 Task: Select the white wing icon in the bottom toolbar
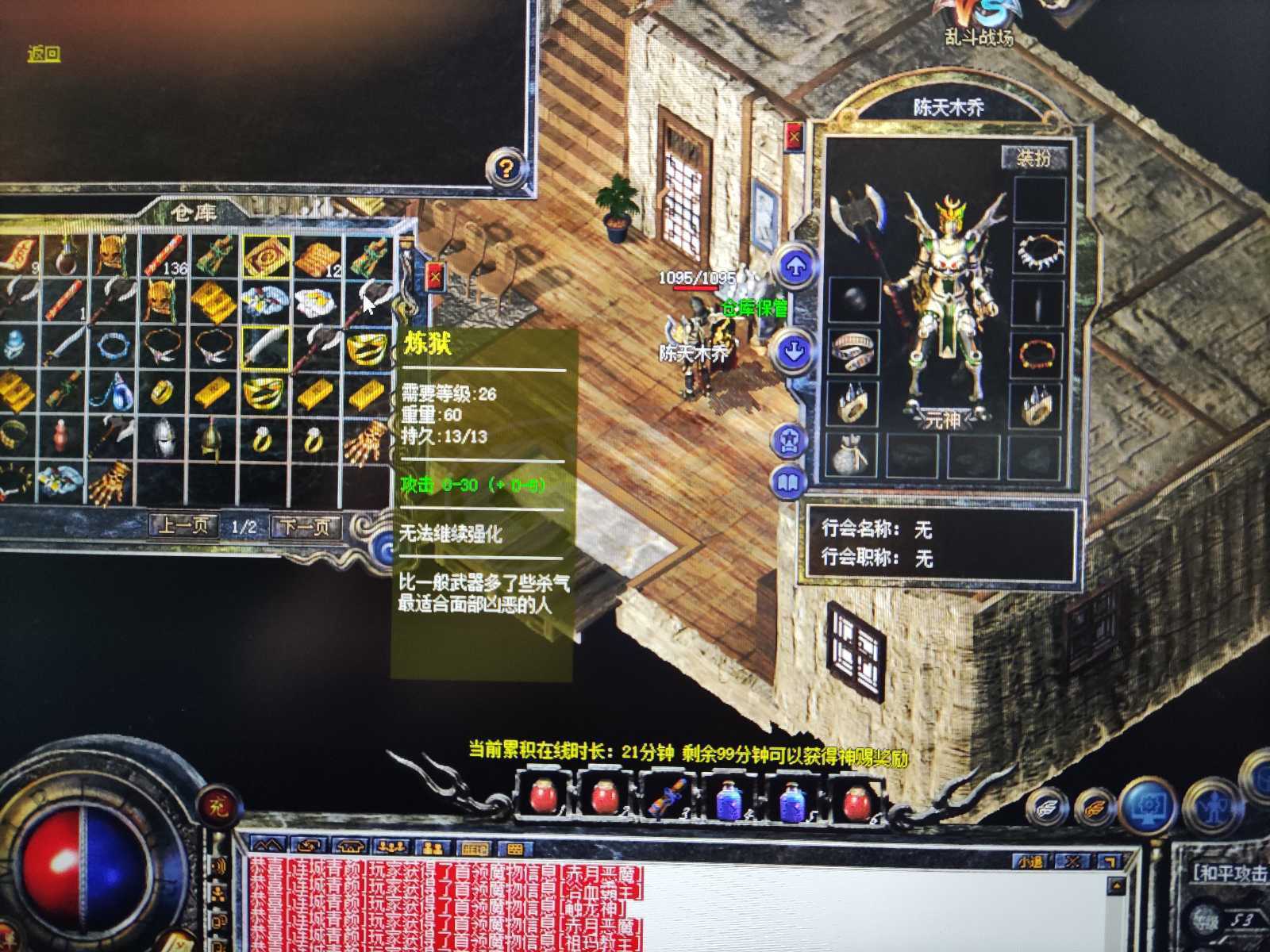coord(1045,808)
